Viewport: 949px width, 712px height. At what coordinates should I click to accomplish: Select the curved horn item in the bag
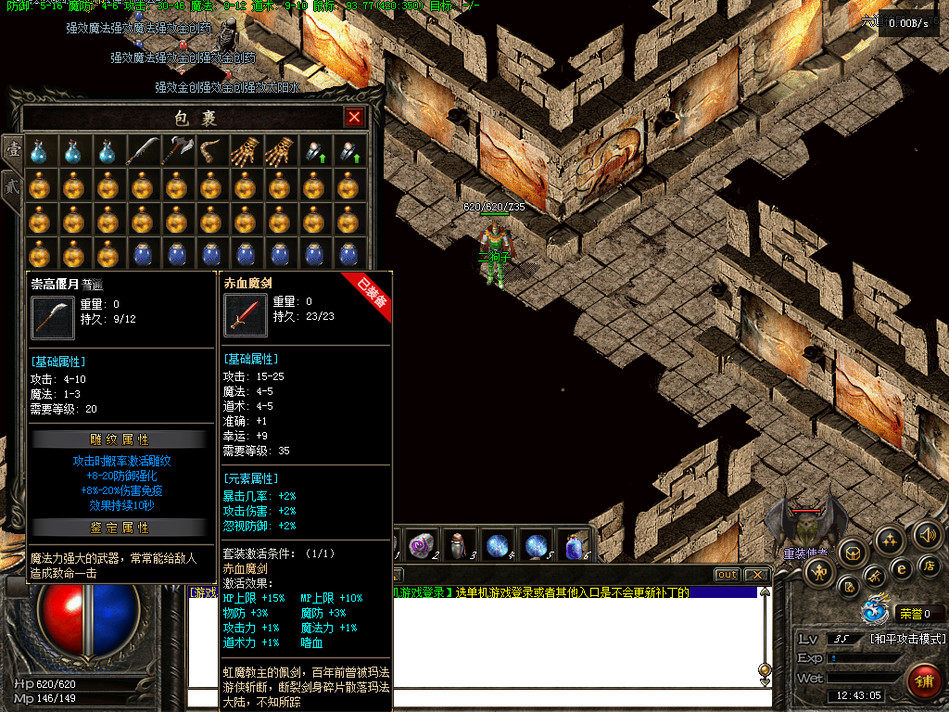point(211,151)
